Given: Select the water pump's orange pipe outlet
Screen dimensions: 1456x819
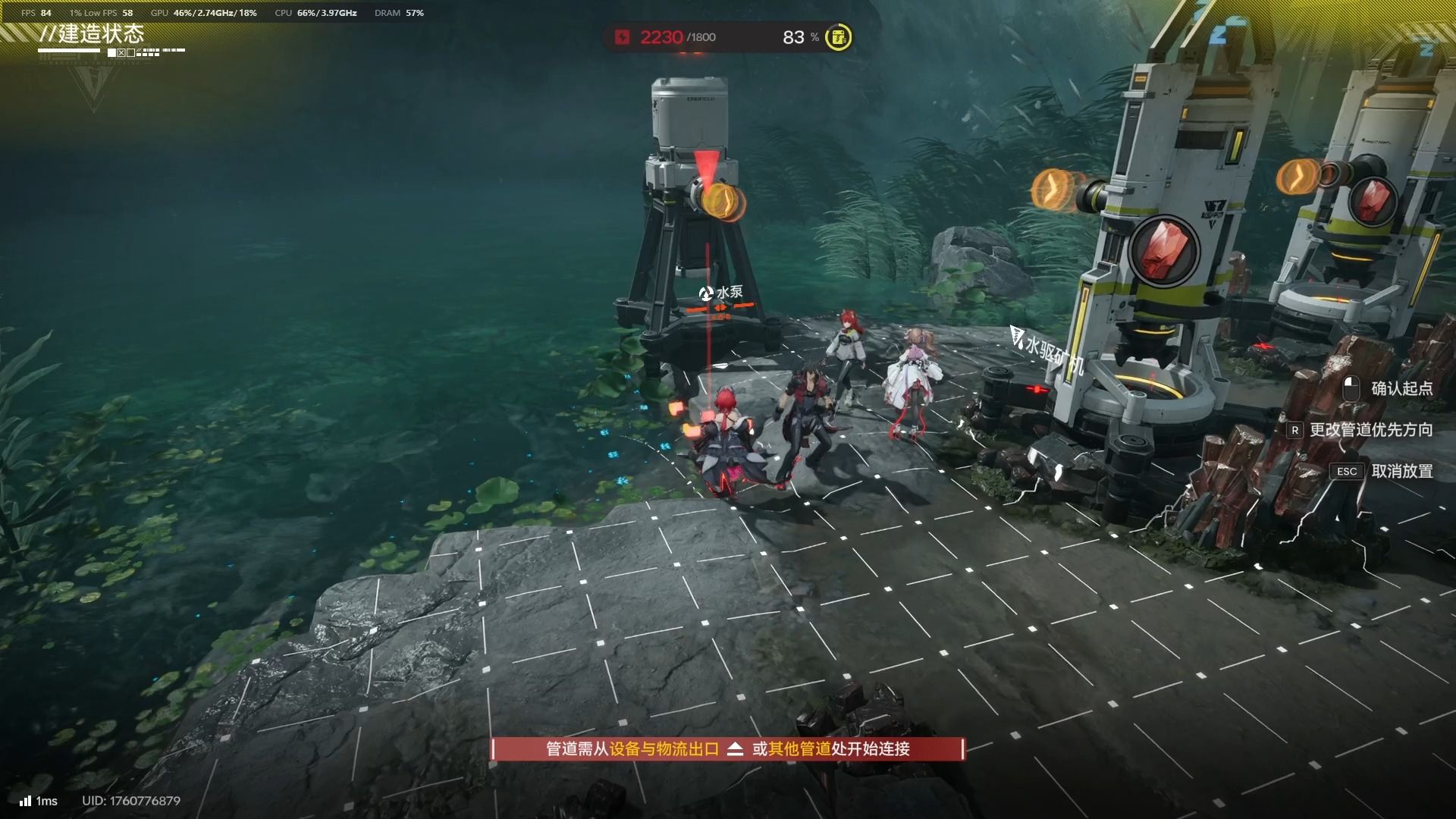Looking at the screenshot, I should [x=721, y=202].
